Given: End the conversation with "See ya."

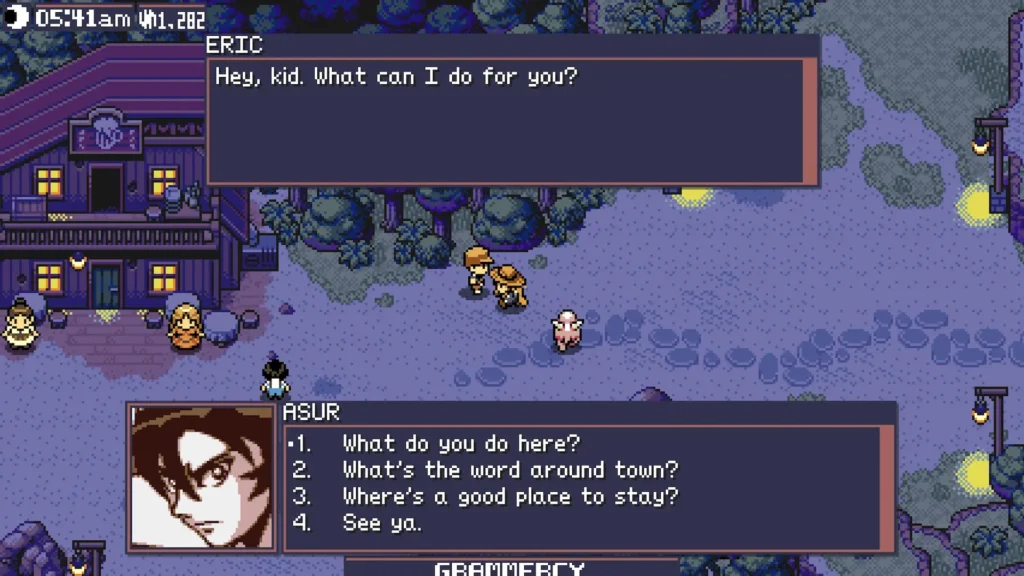Looking at the screenshot, I should [x=382, y=522].
